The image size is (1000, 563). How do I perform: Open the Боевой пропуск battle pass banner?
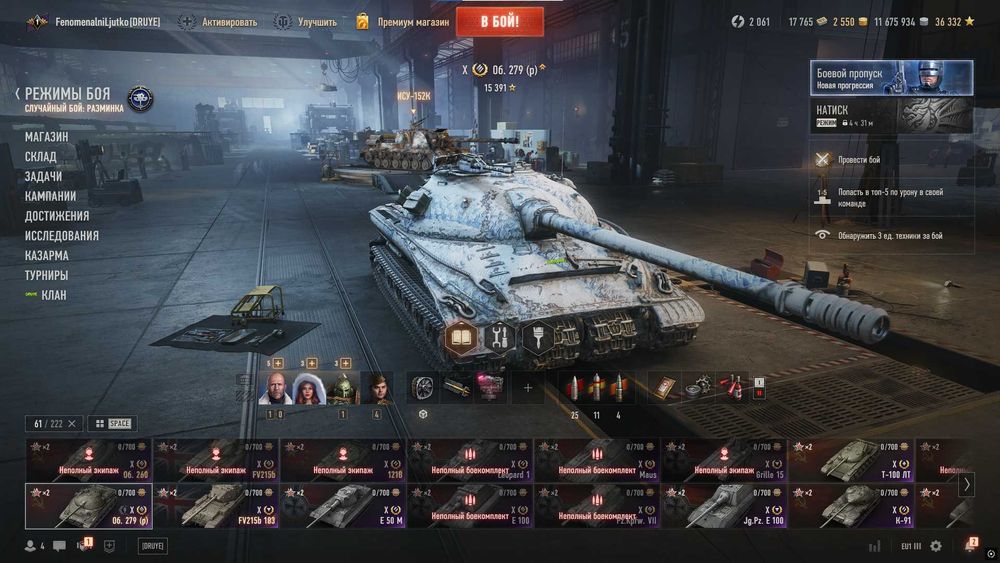tap(891, 78)
